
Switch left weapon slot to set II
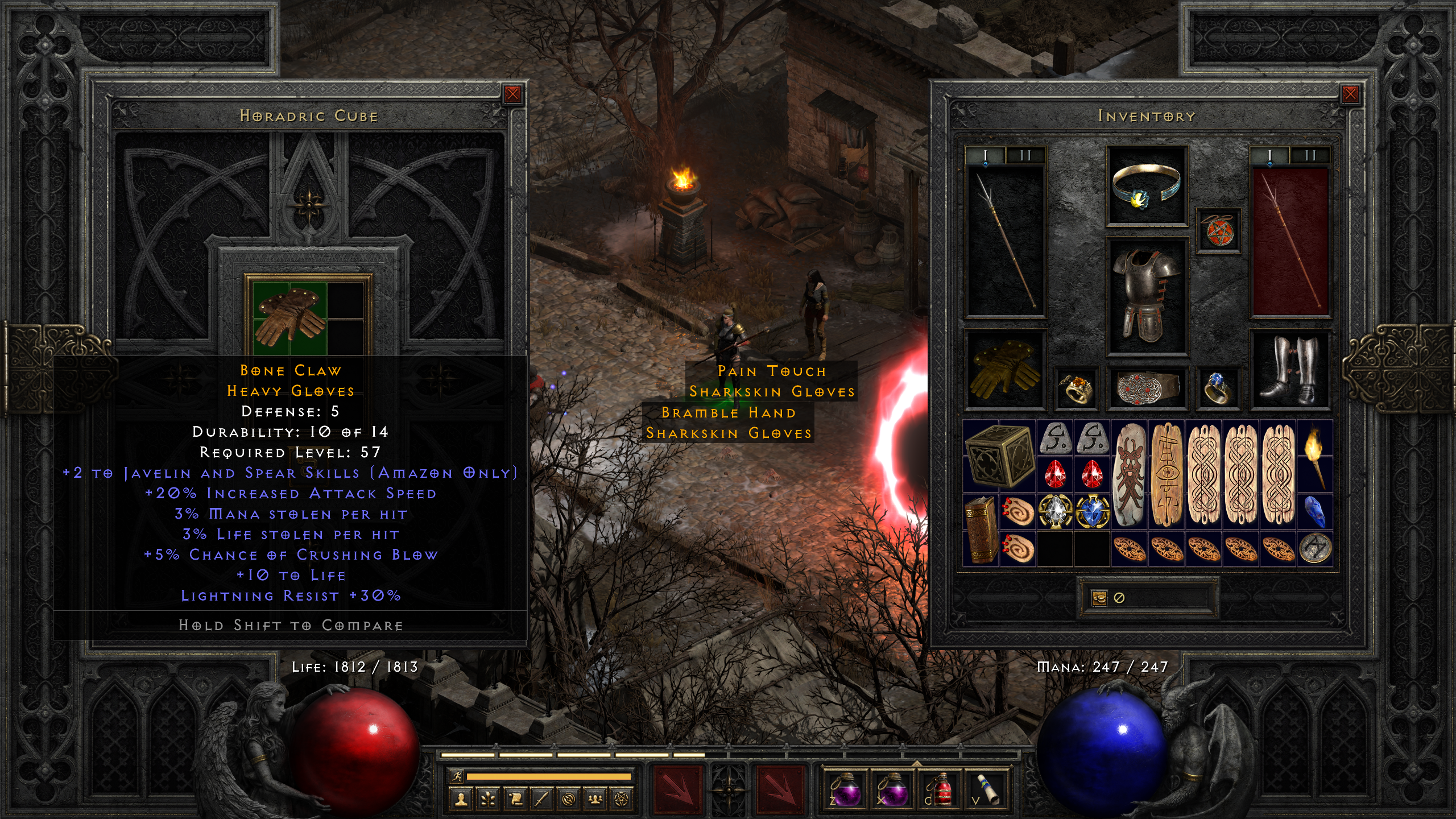coord(1025,155)
